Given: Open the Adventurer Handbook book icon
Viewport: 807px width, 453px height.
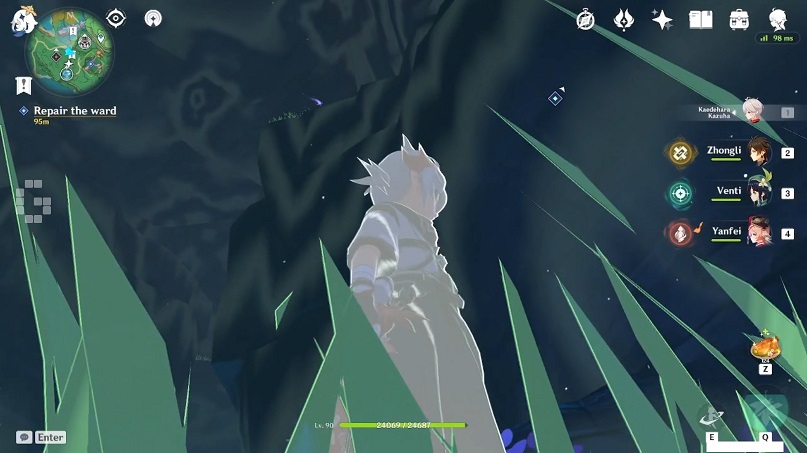Looking at the screenshot, I should coord(700,19).
